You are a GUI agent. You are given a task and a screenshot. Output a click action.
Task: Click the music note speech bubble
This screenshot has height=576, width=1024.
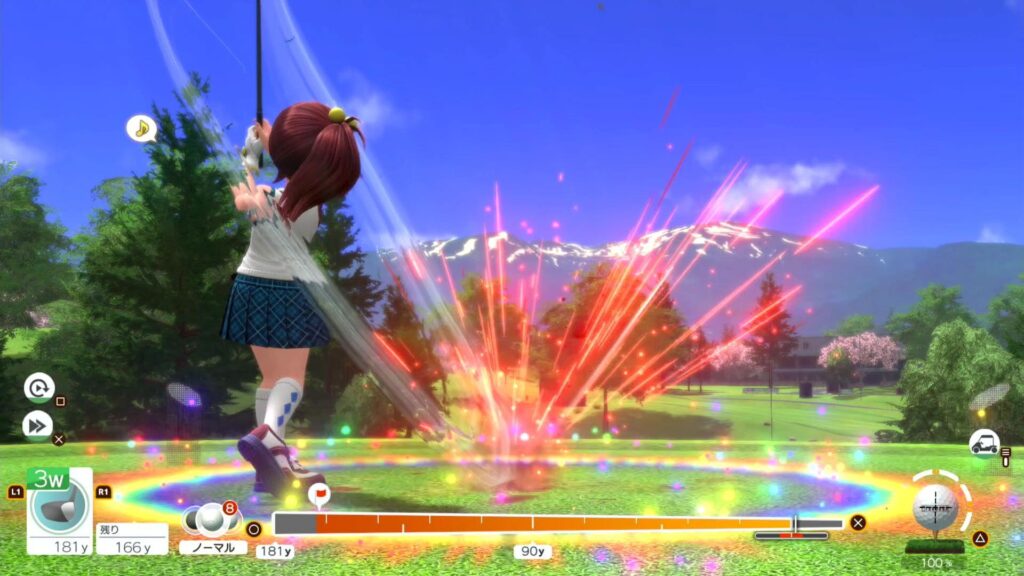(141, 128)
